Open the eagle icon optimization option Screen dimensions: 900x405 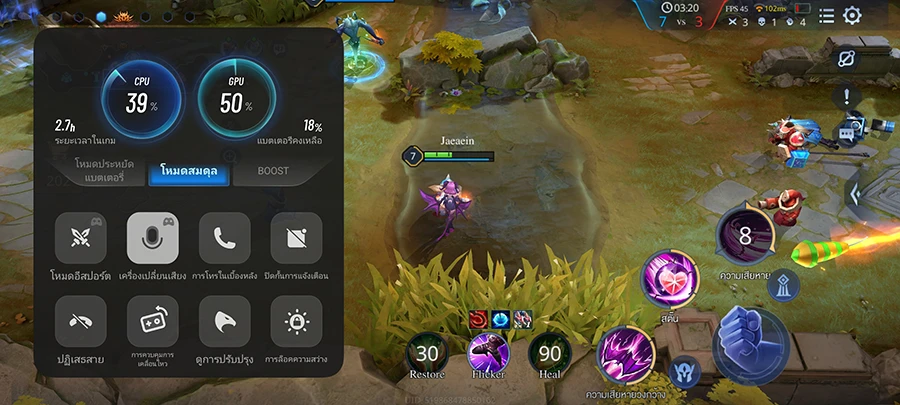[x=225, y=322]
